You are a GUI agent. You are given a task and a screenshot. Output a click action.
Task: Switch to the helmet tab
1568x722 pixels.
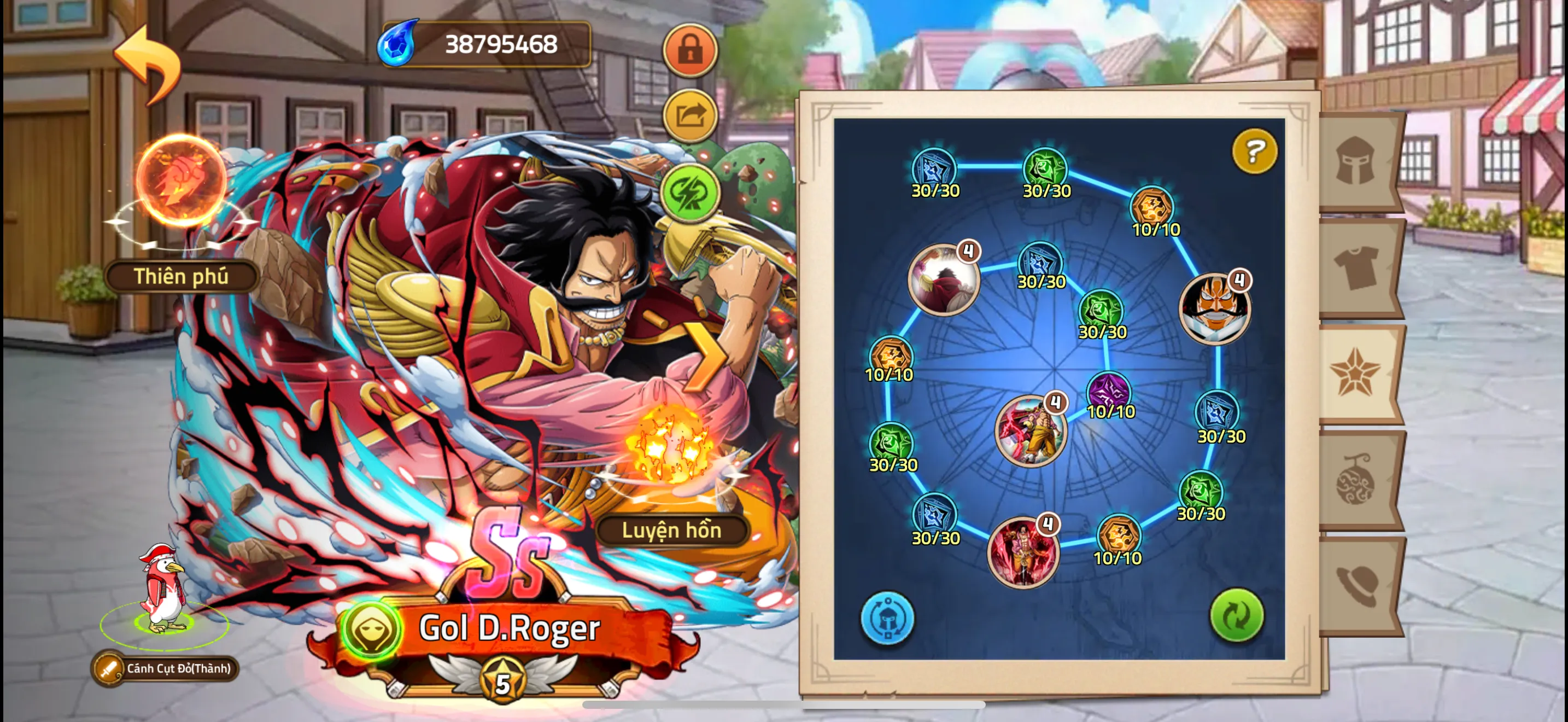[1357, 161]
